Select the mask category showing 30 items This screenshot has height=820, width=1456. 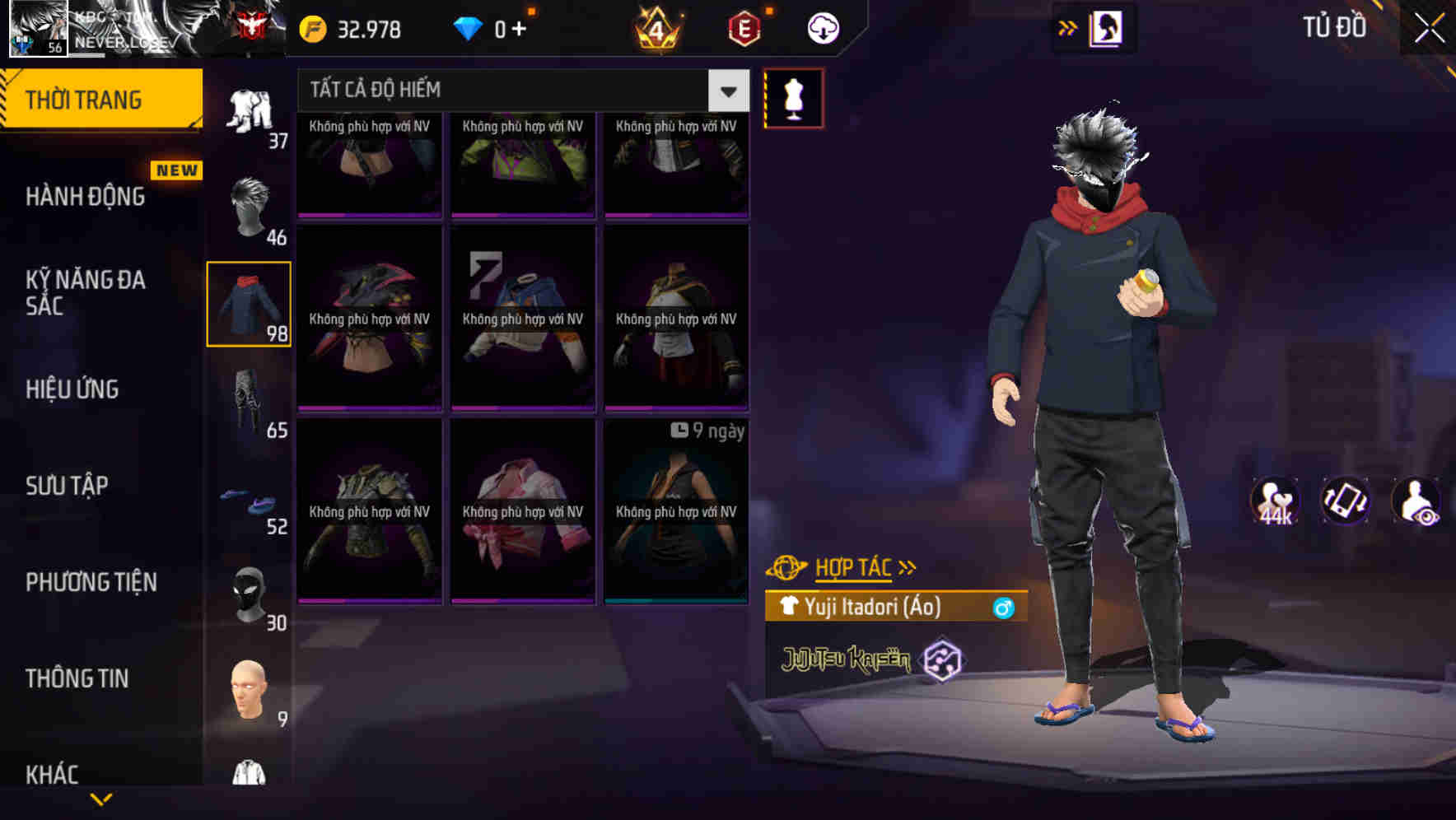coord(250,594)
